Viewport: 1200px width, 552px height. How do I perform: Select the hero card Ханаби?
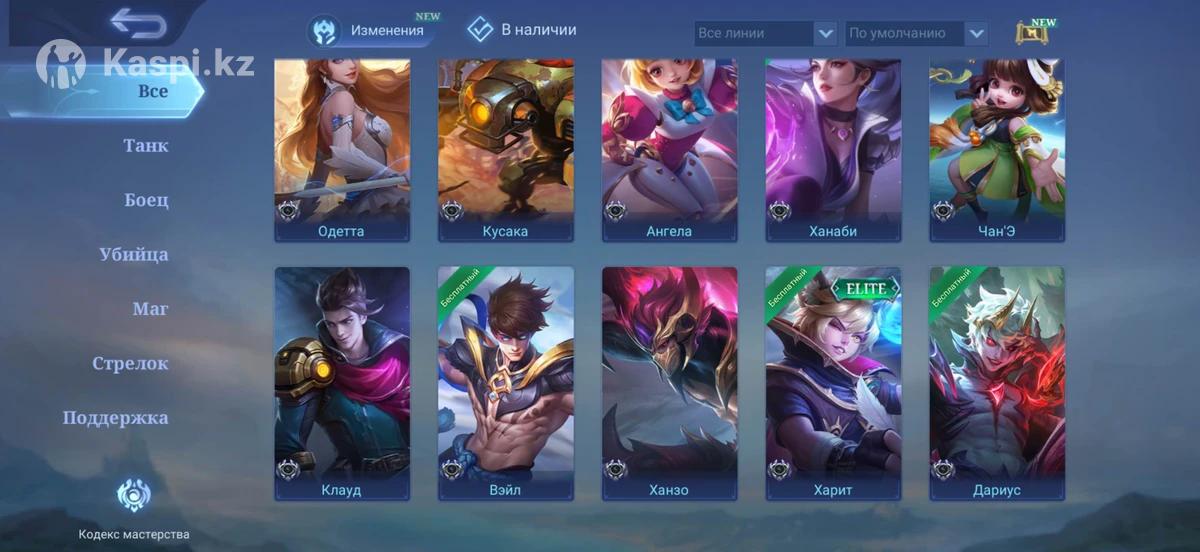point(834,150)
